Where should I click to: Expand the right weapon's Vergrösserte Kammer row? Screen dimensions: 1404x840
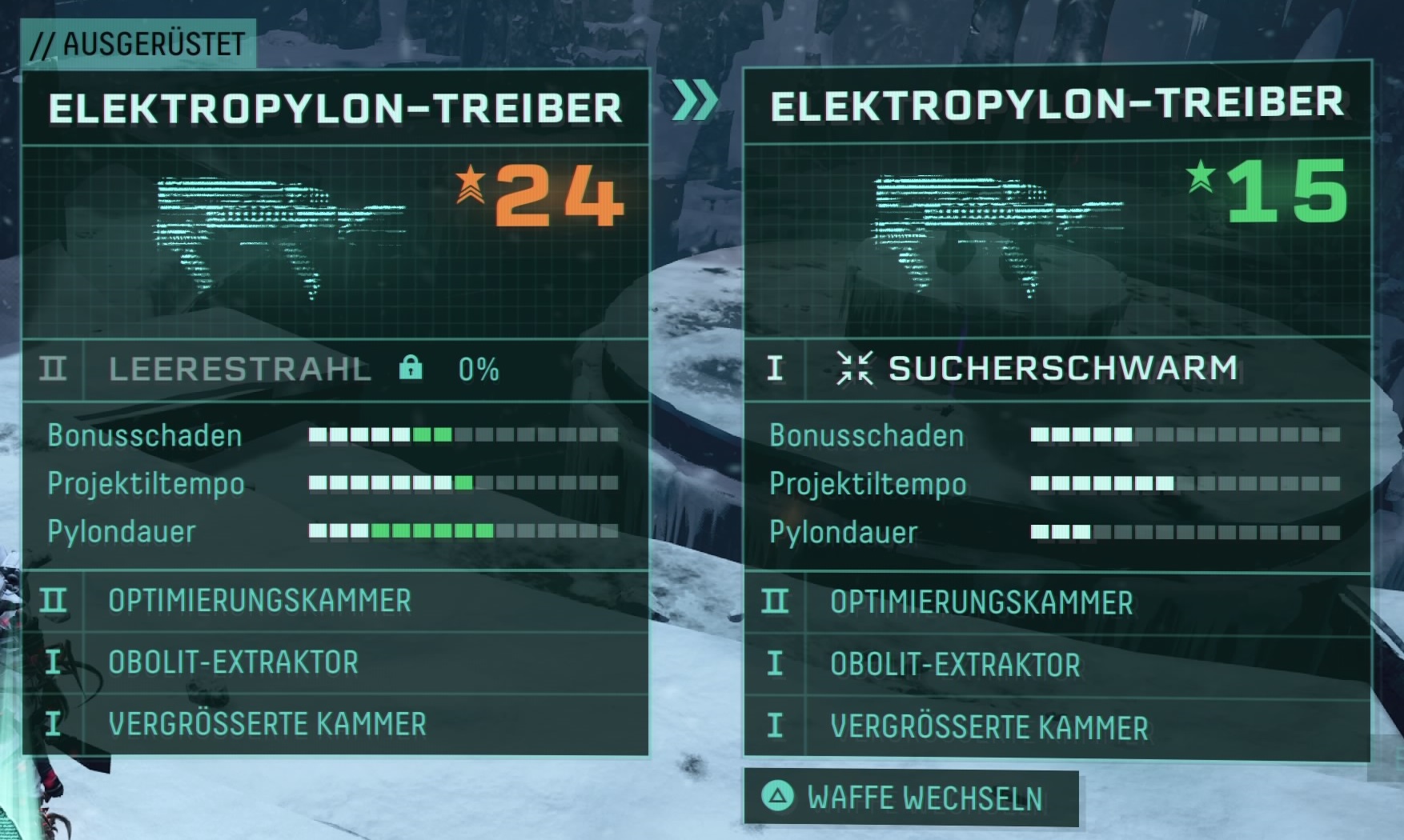(989, 726)
